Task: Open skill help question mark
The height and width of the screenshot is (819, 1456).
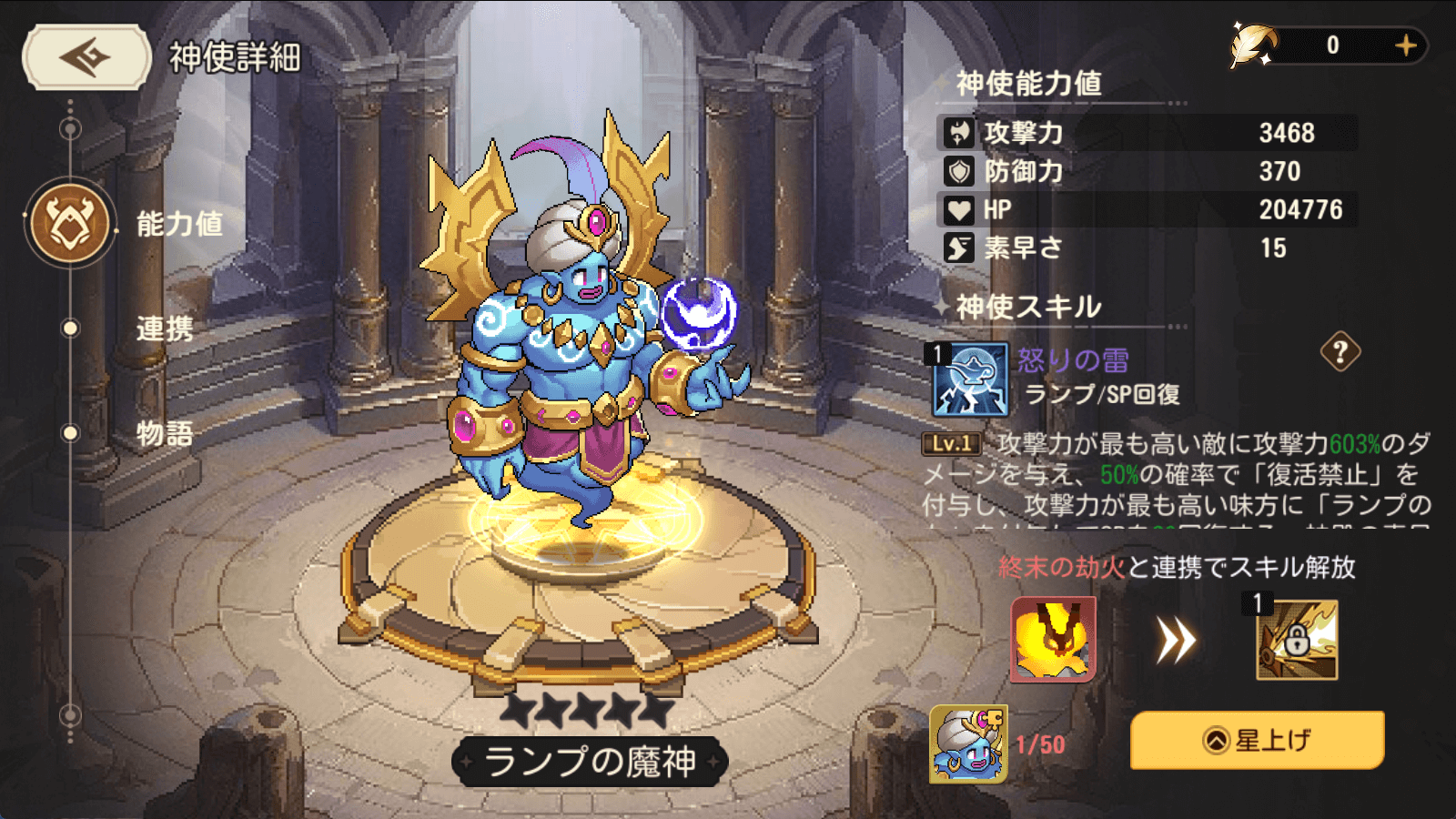Action: 1340,352
